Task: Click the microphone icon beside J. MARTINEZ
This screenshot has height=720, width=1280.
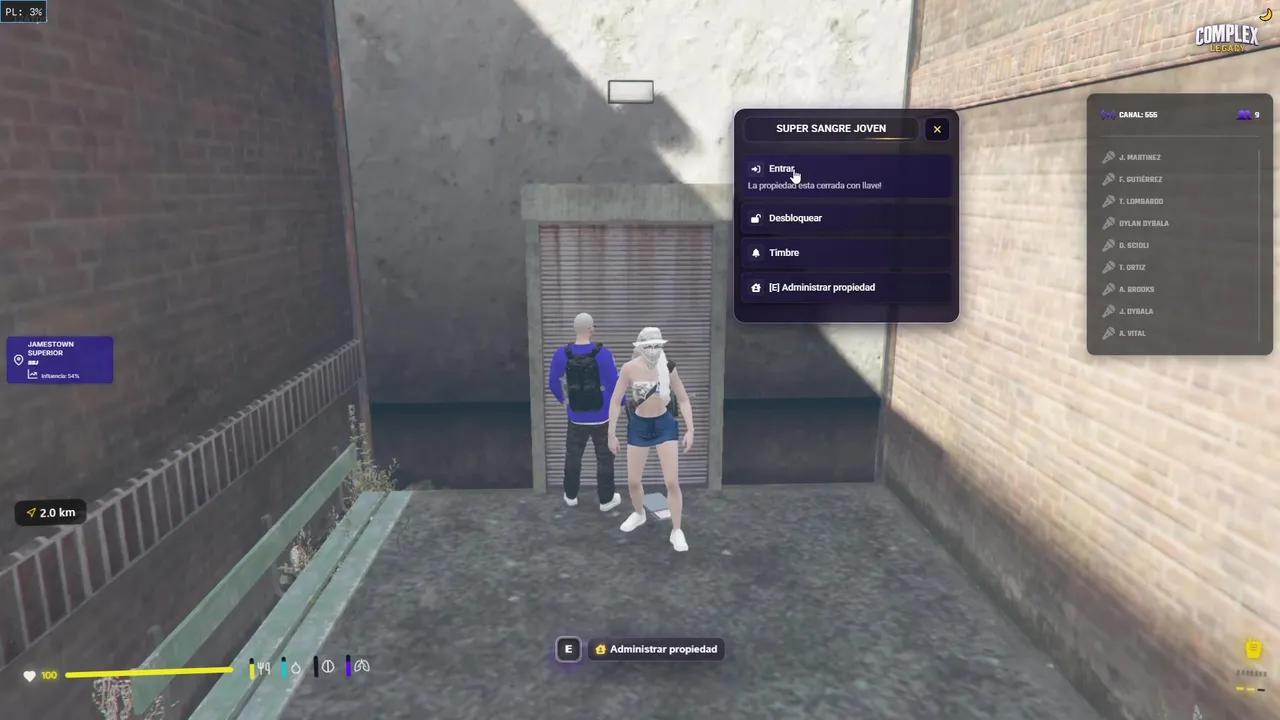Action: [x=1108, y=157]
